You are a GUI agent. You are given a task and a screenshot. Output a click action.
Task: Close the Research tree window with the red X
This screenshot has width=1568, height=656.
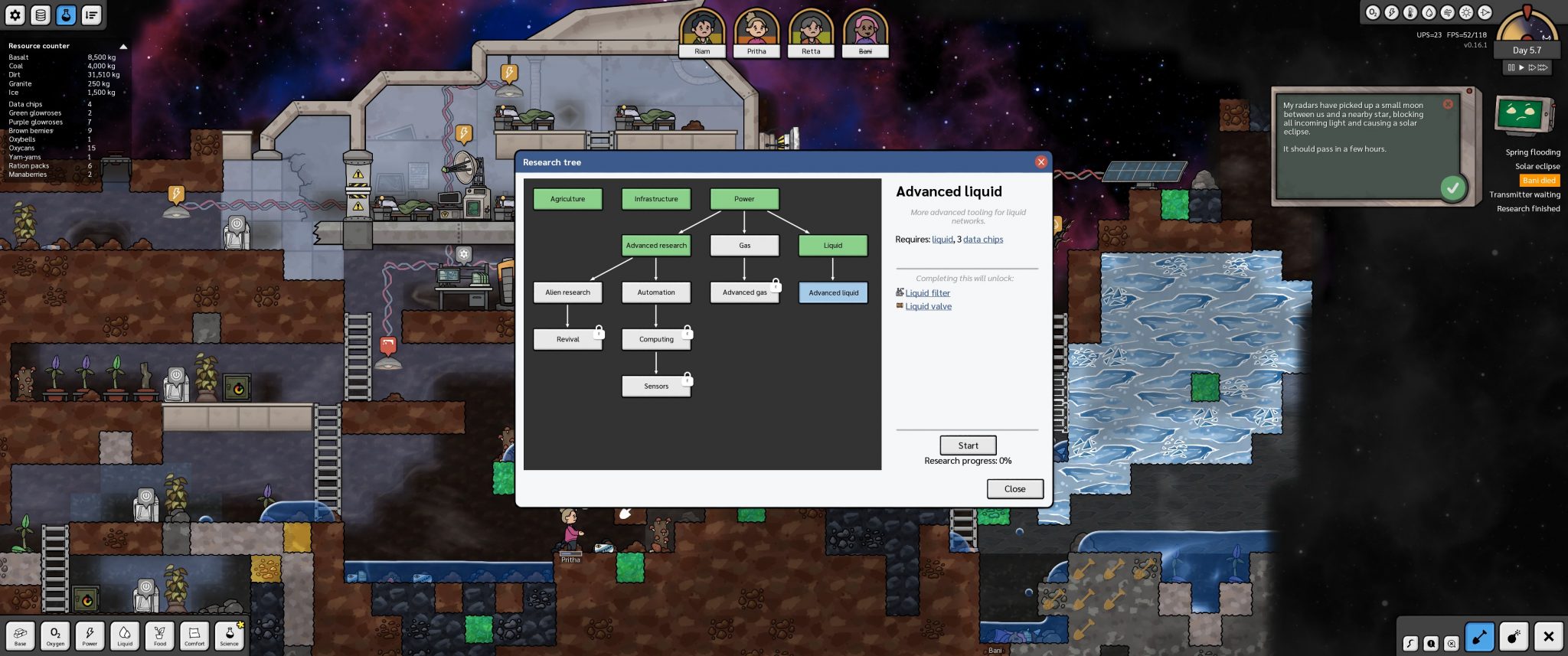click(1040, 162)
